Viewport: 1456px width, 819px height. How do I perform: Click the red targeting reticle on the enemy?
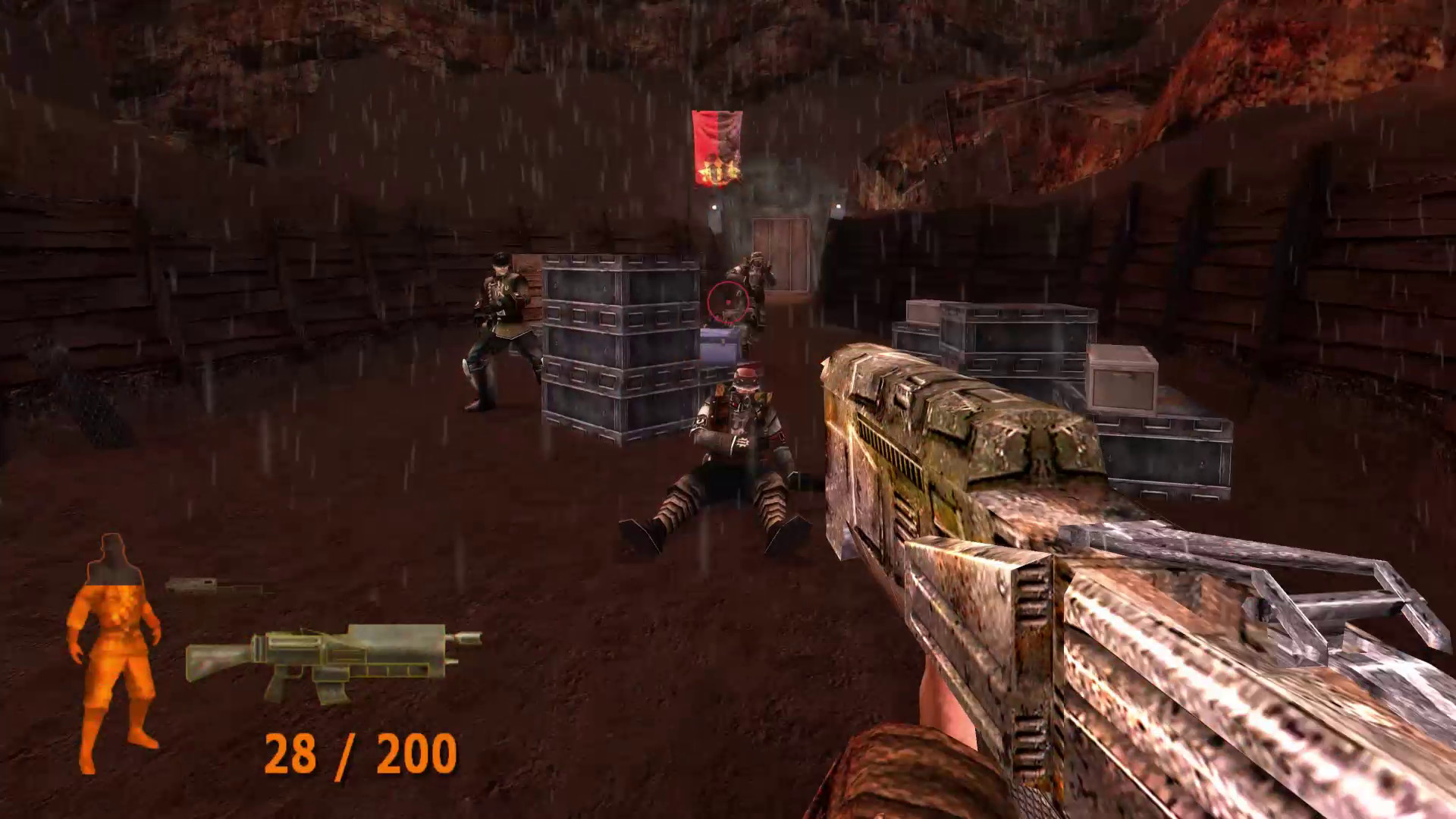pos(726,303)
